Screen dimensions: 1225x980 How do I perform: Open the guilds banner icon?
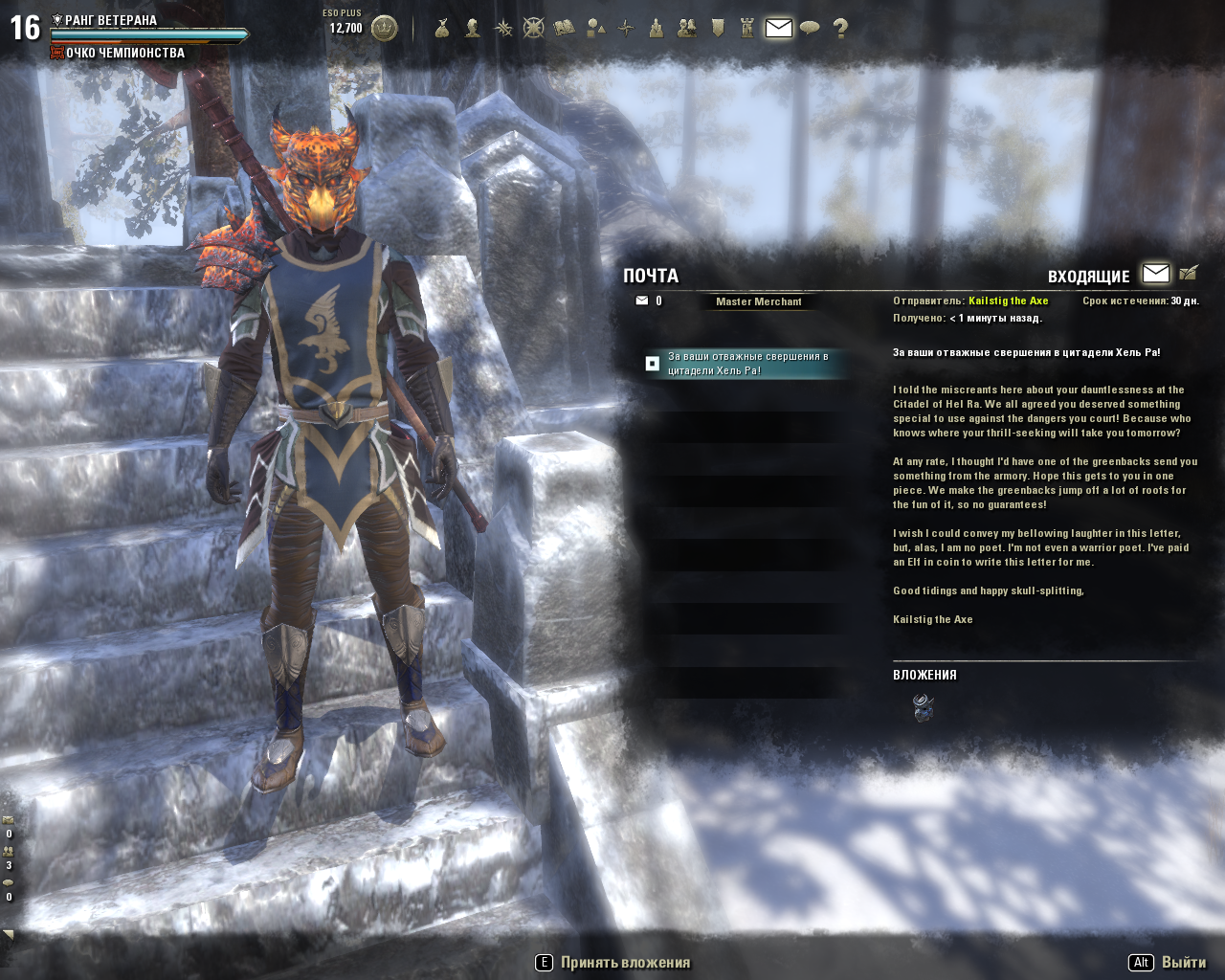(x=718, y=28)
